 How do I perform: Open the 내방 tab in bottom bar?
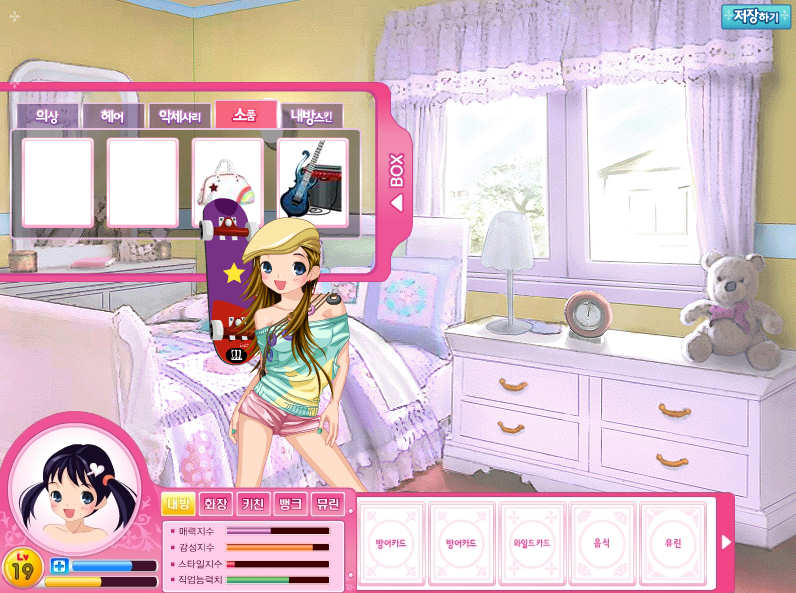[x=178, y=503]
